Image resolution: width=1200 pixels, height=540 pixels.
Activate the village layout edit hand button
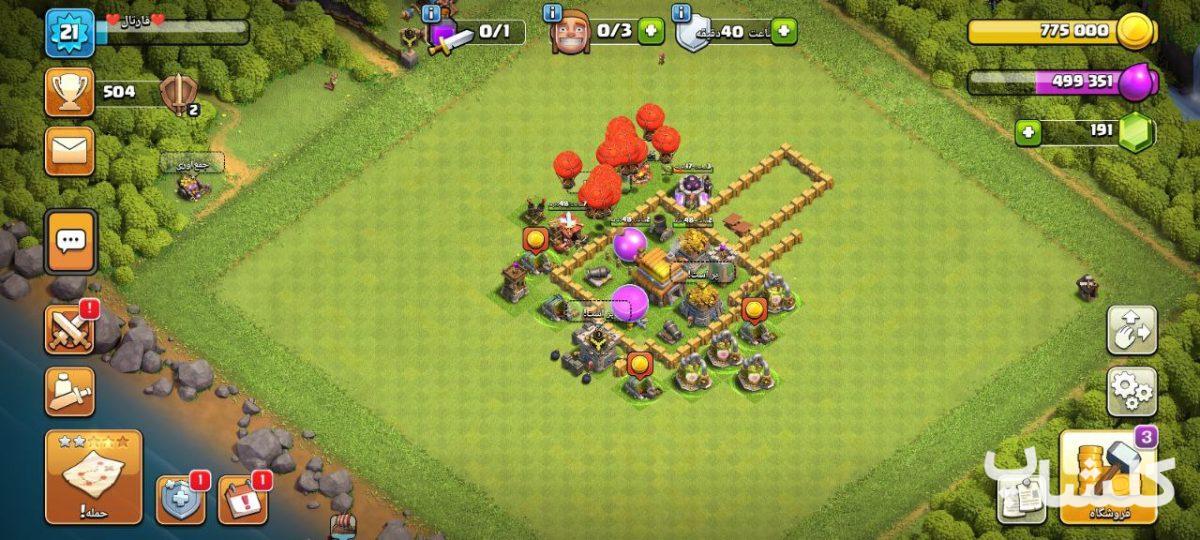pos(1131,330)
